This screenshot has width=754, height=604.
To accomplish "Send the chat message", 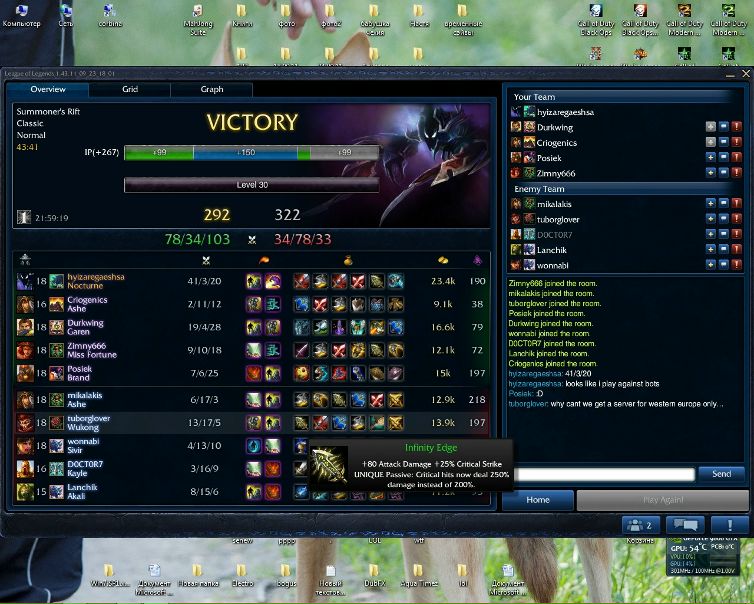I will coord(720,473).
